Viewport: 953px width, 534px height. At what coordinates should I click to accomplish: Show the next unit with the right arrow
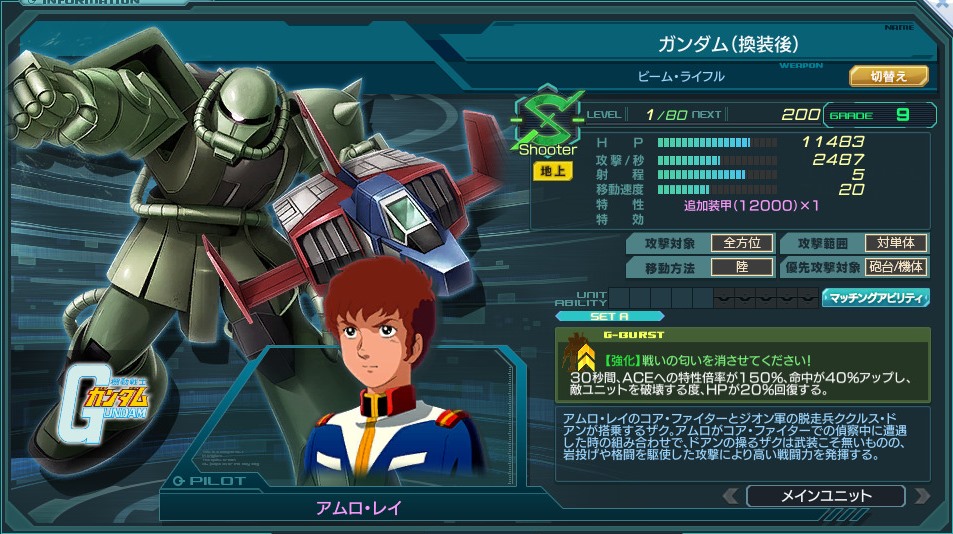[x=921, y=496]
